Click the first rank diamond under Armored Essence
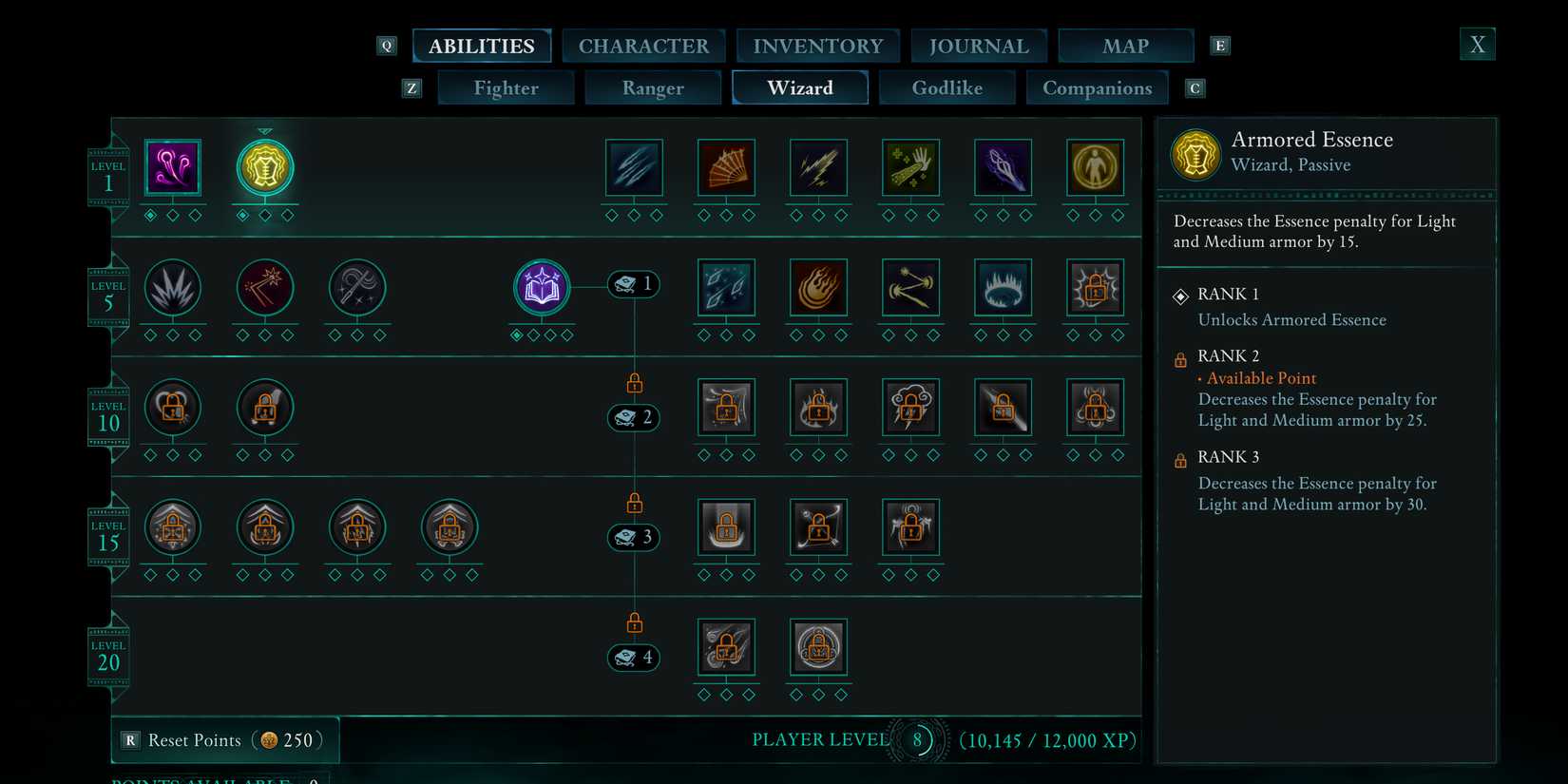 coord(243,216)
